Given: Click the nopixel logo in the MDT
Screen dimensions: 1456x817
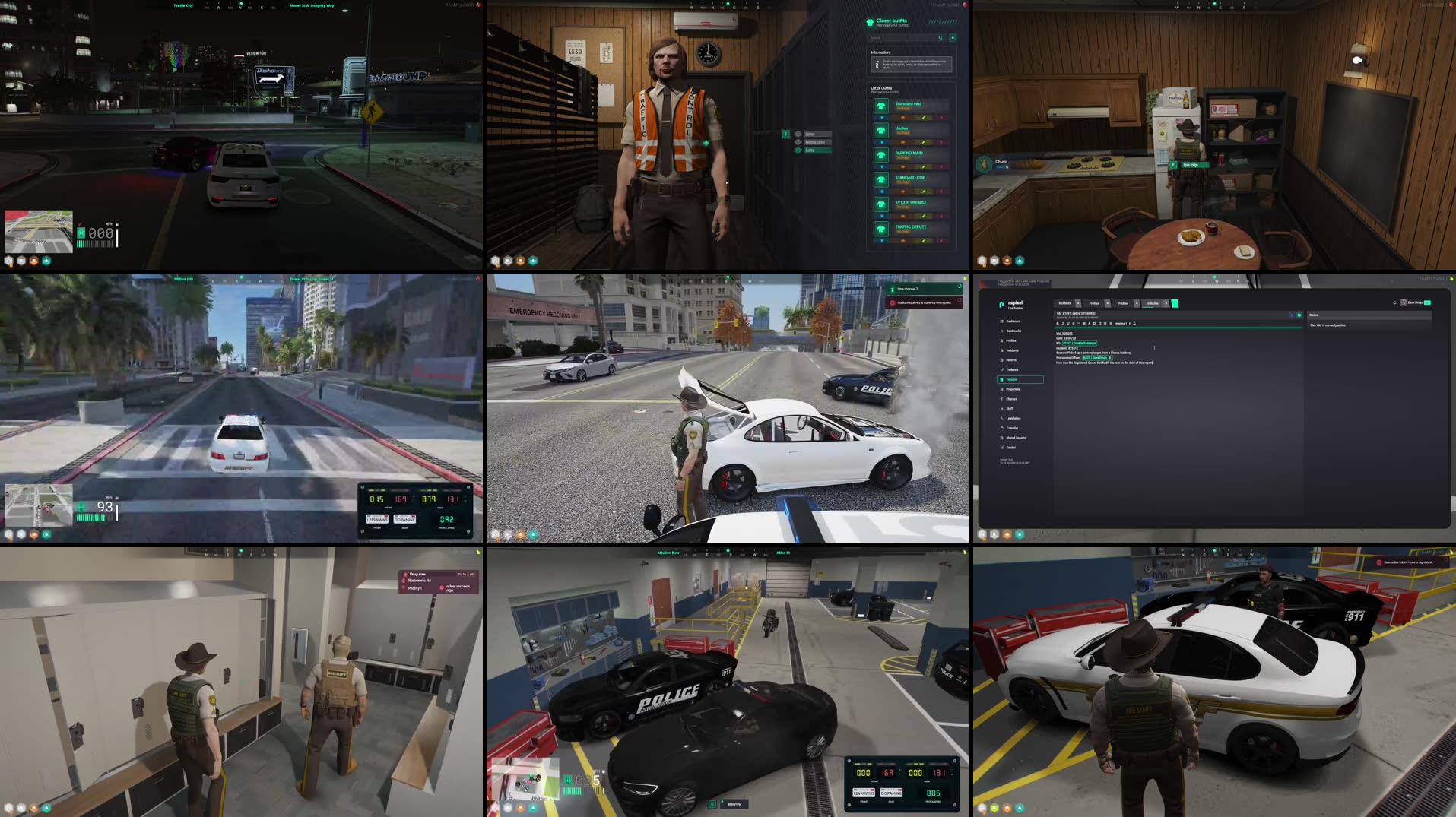Looking at the screenshot, I should click(1001, 303).
